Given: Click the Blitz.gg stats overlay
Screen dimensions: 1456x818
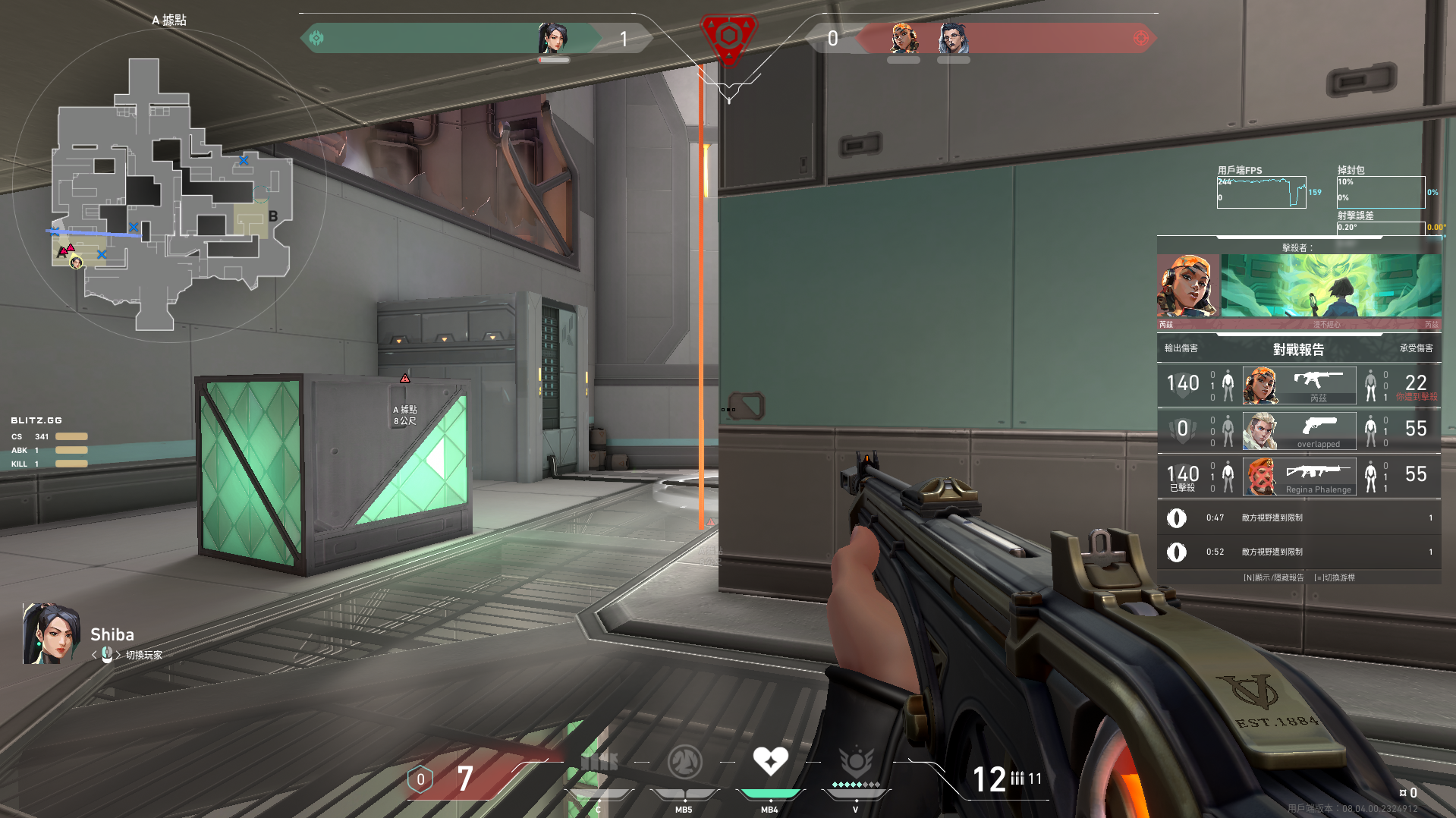Looking at the screenshot, I should click(x=49, y=442).
